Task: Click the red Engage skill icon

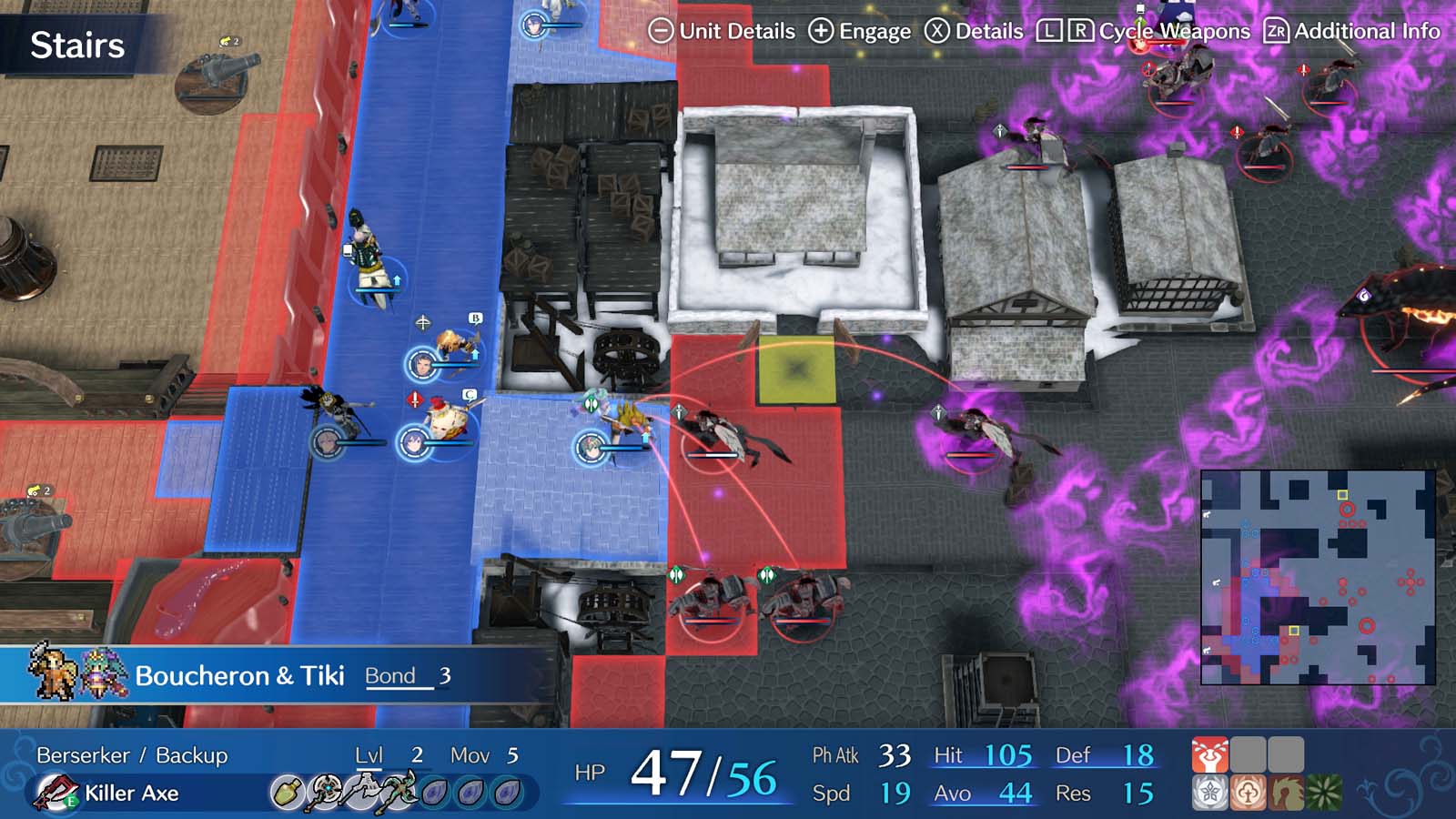Action: [1210, 753]
